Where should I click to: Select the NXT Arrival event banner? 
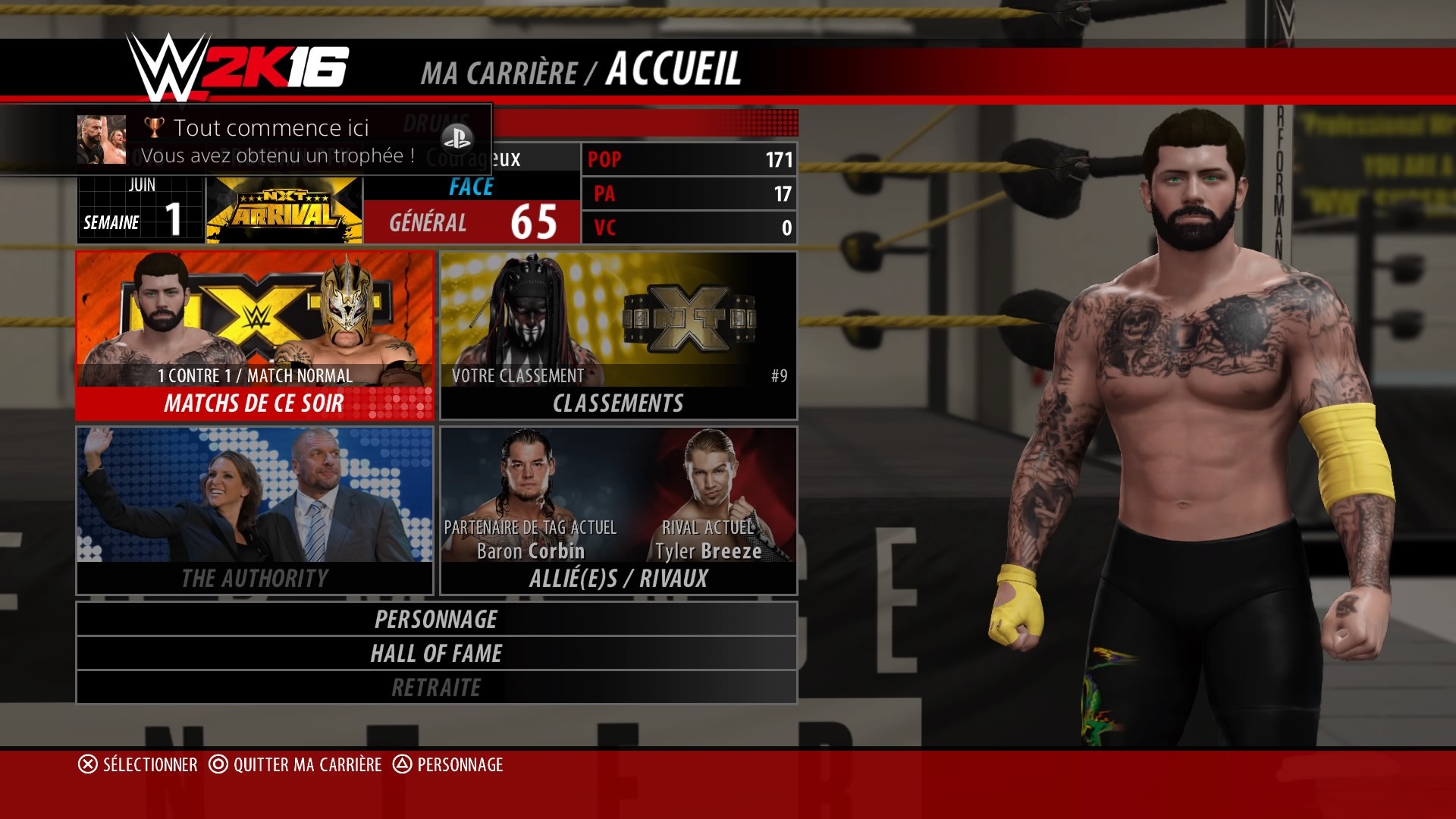point(284,211)
